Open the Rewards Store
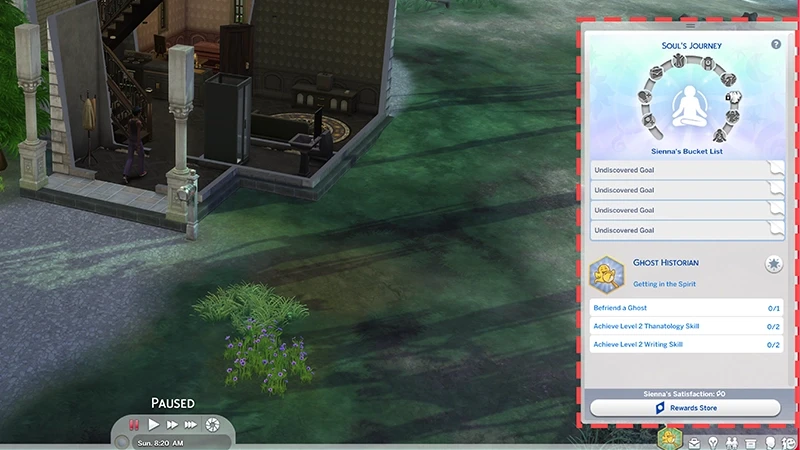800x450 pixels. (685, 408)
